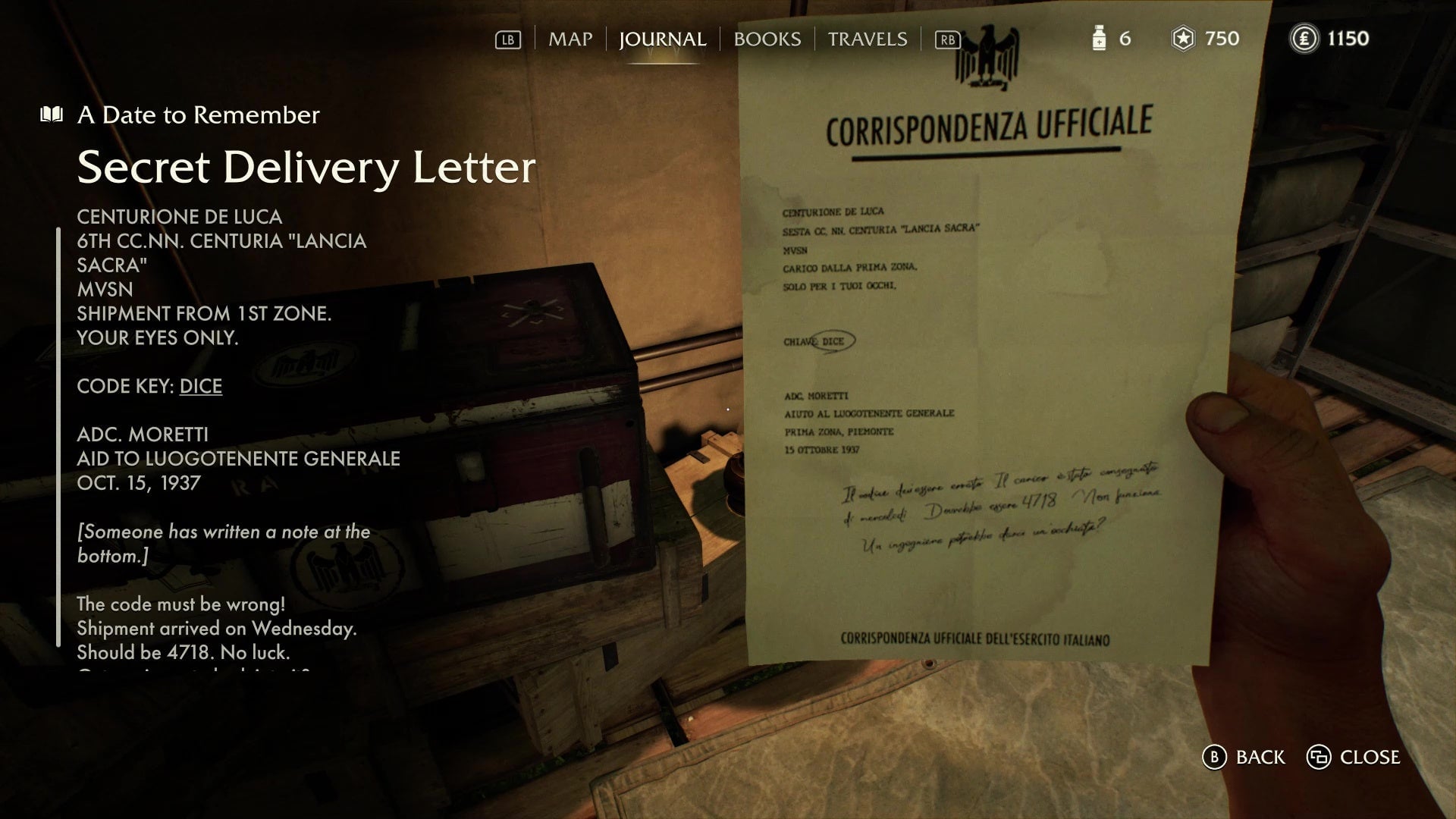Select the CLOSE button text
Viewport: 1456px width, 819px height.
(1371, 757)
